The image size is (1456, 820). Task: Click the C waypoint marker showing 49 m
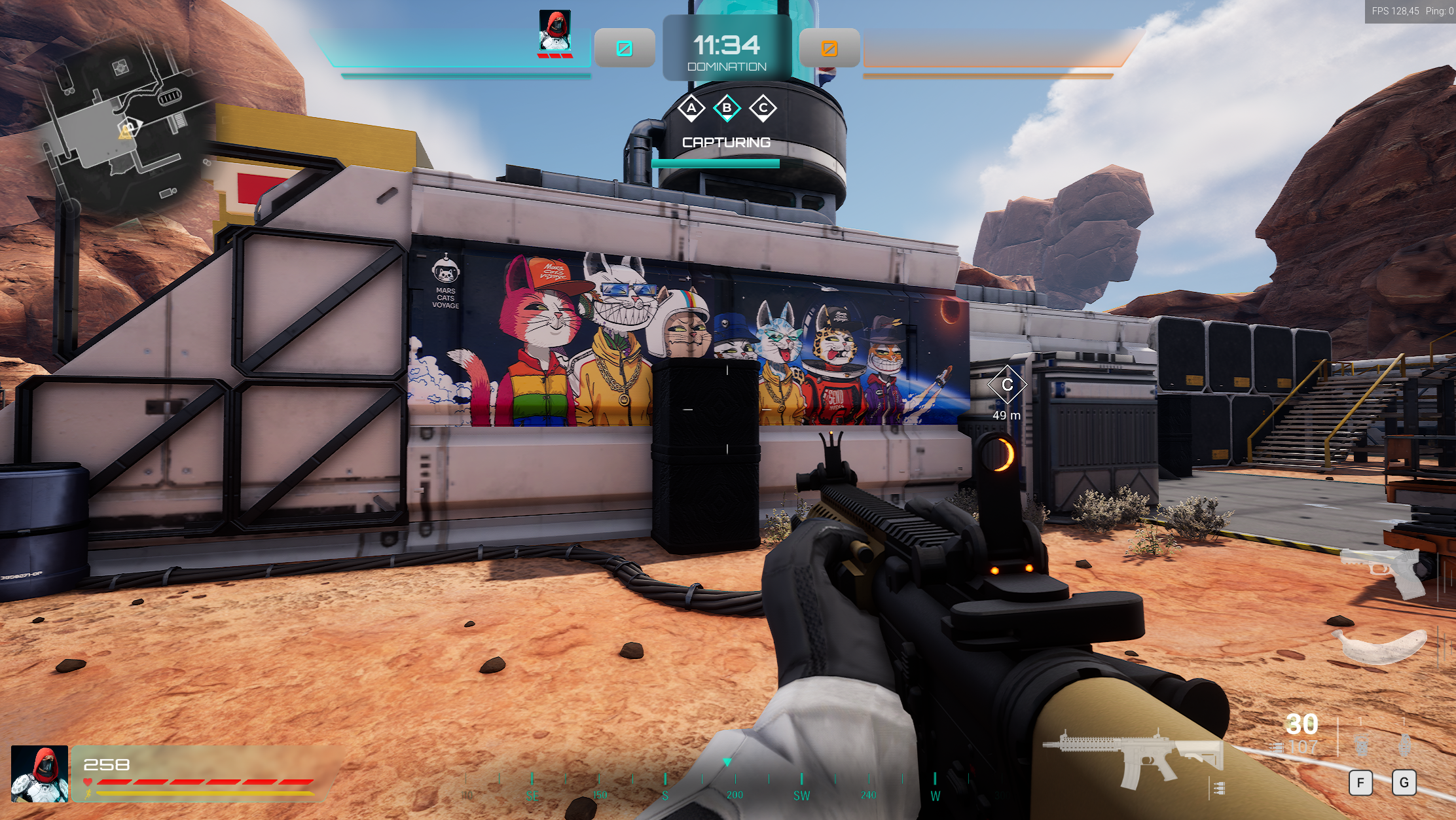tap(1007, 385)
